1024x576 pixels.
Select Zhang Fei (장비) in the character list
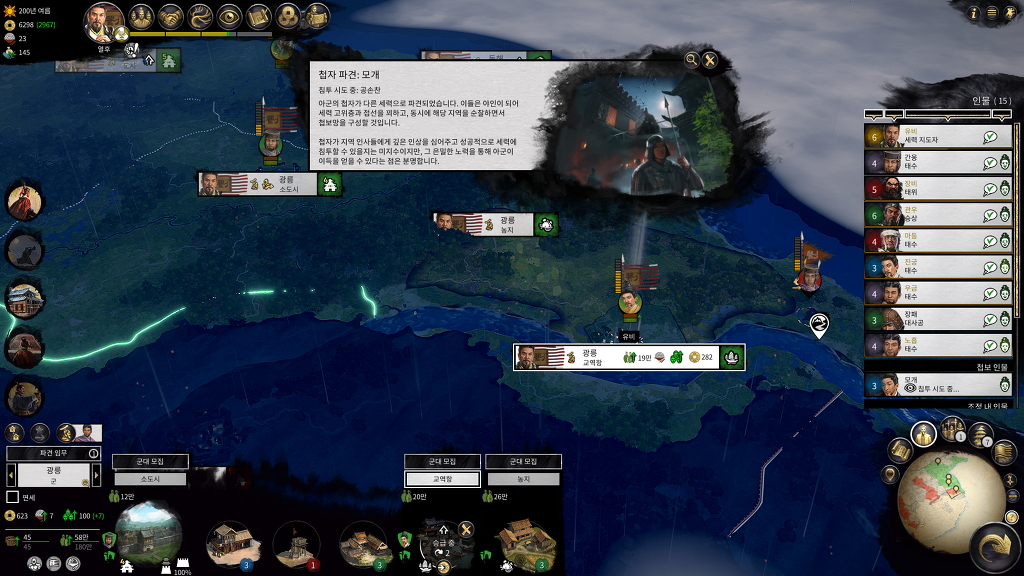pos(925,188)
